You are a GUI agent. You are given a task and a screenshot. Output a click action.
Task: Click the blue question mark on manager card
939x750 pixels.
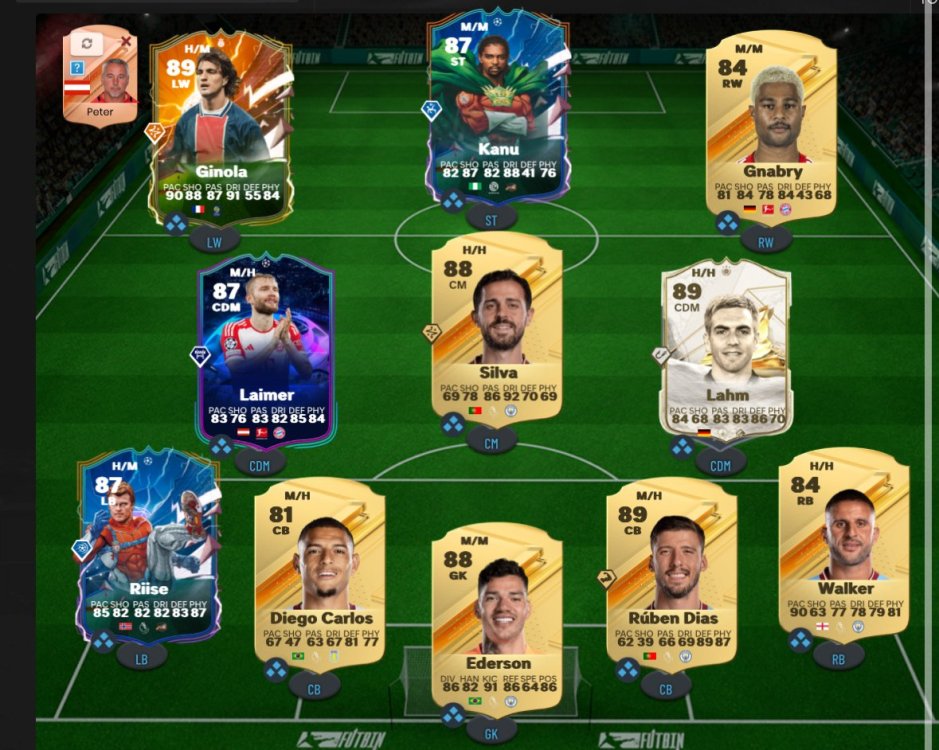point(76,68)
